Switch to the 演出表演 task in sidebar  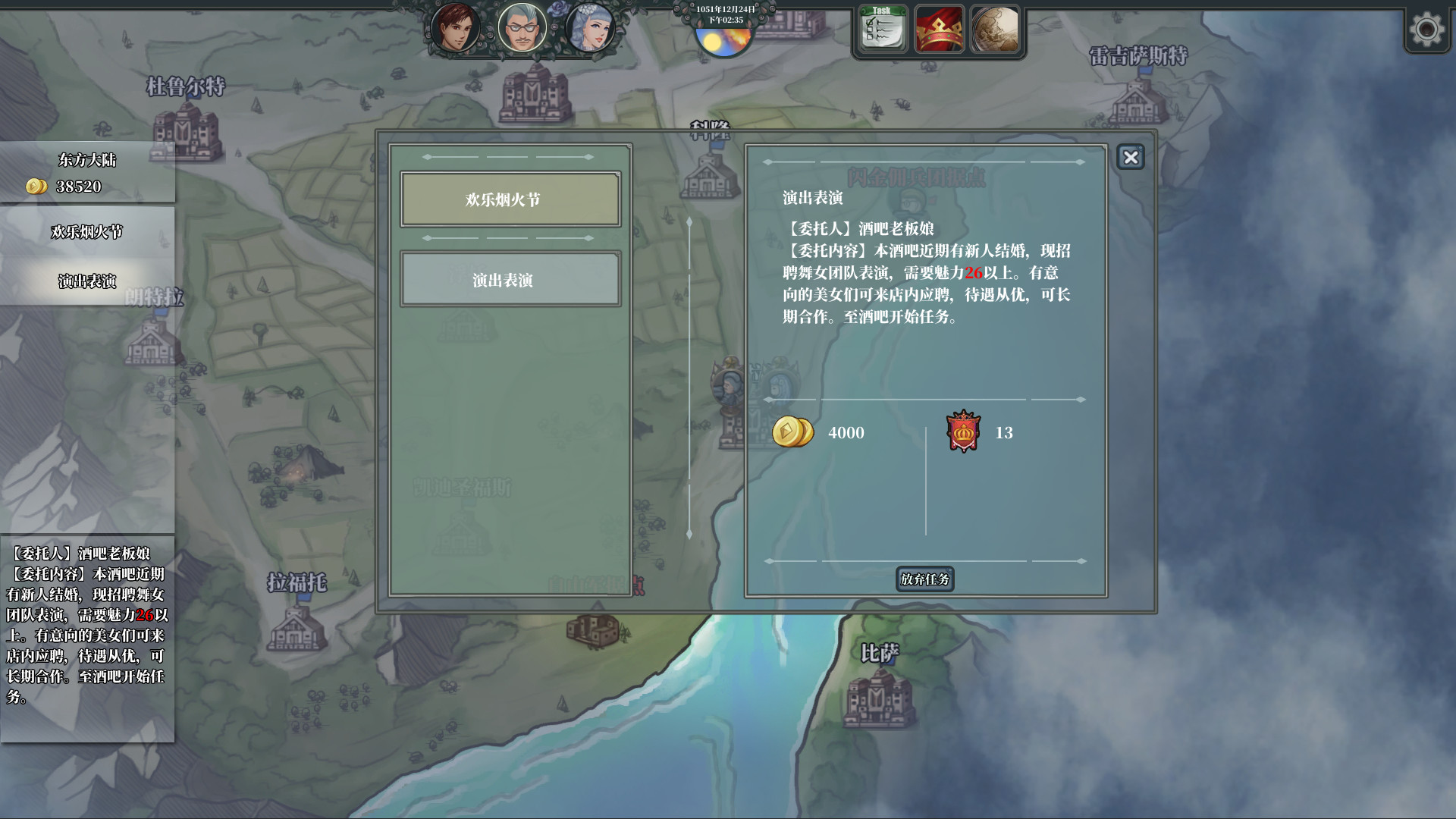tap(87, 279)
